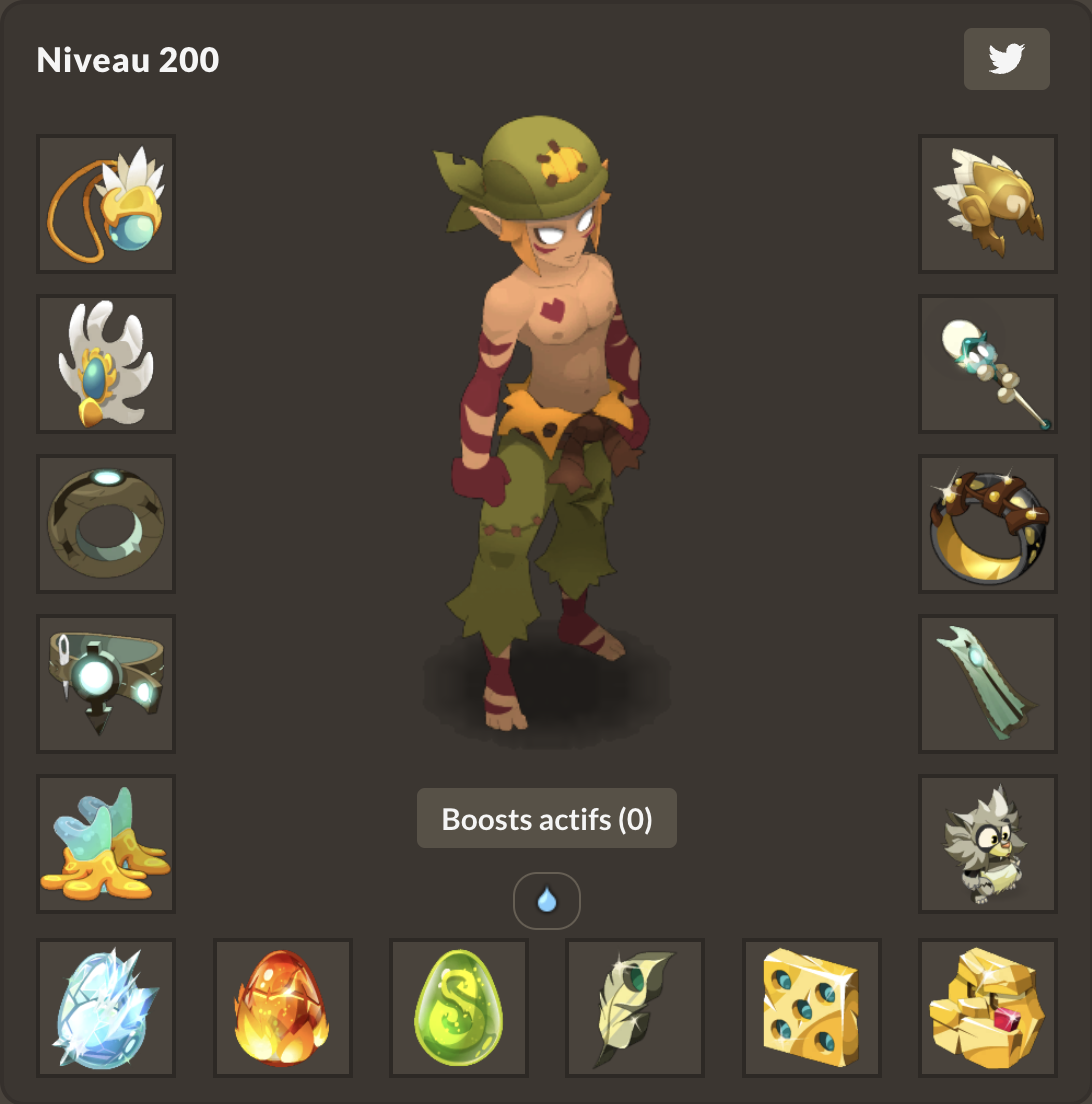Select the teal cloak slot
The height and width of the screenshot is (1104, 1092).
click(x=988, y=684)
